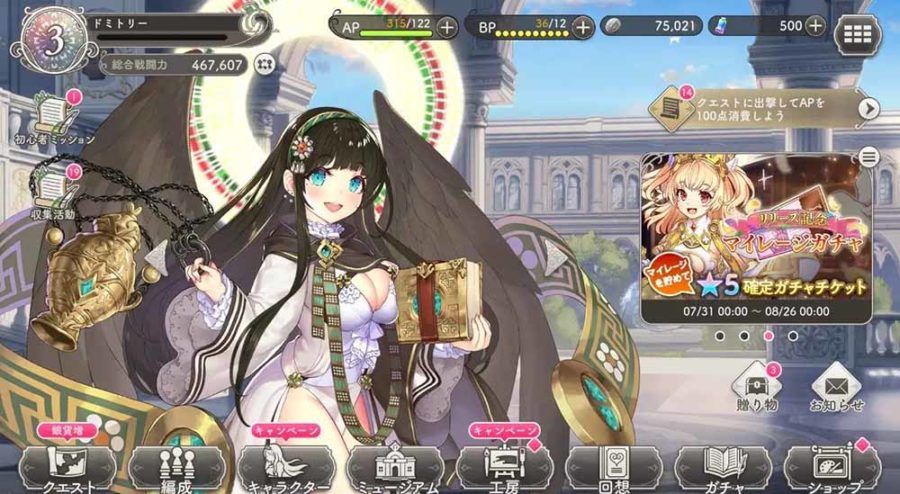The image size is (900, 494).
Task: Open the クエスト (Quest) menu
Action: point(68,466)
